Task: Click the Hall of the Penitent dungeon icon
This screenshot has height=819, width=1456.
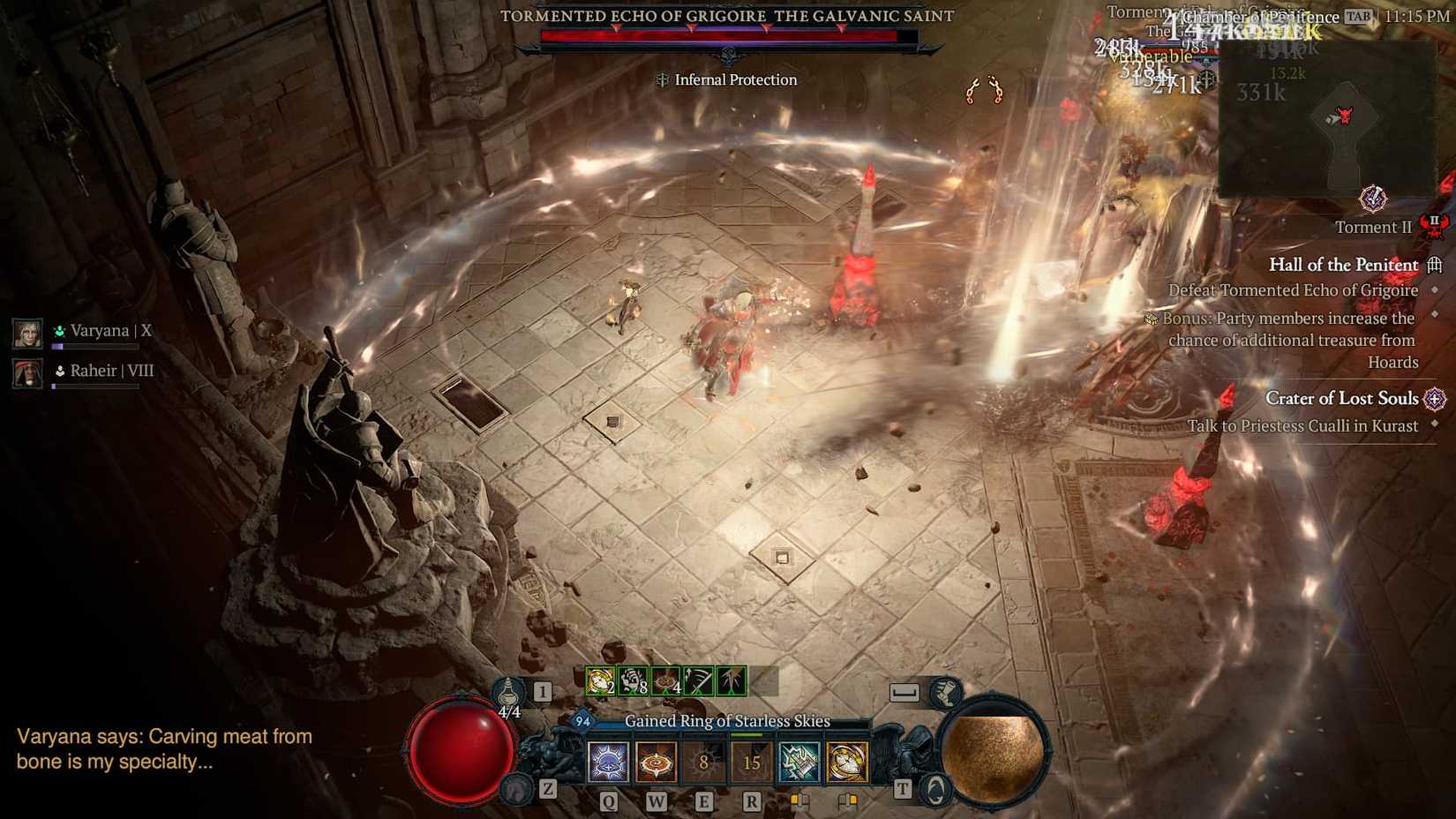Action: [1436, 264]
